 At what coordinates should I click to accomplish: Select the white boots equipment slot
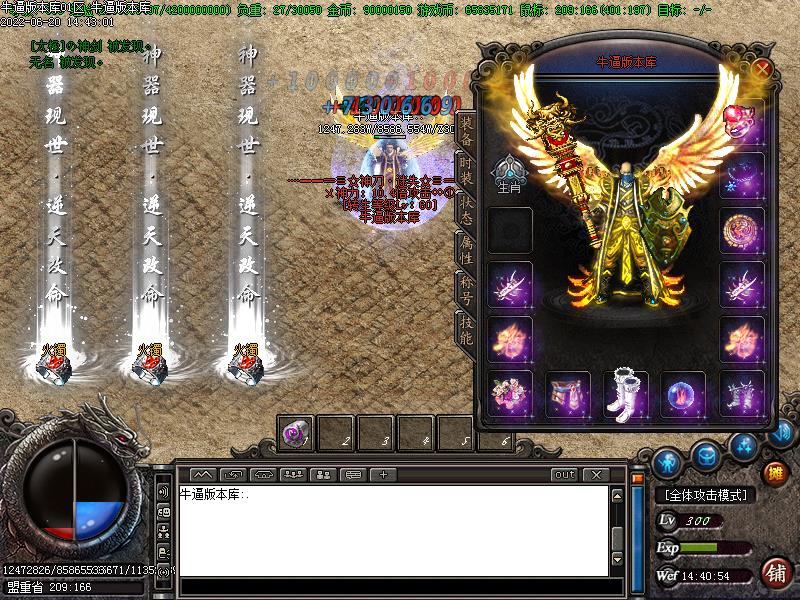click(626, 393)
